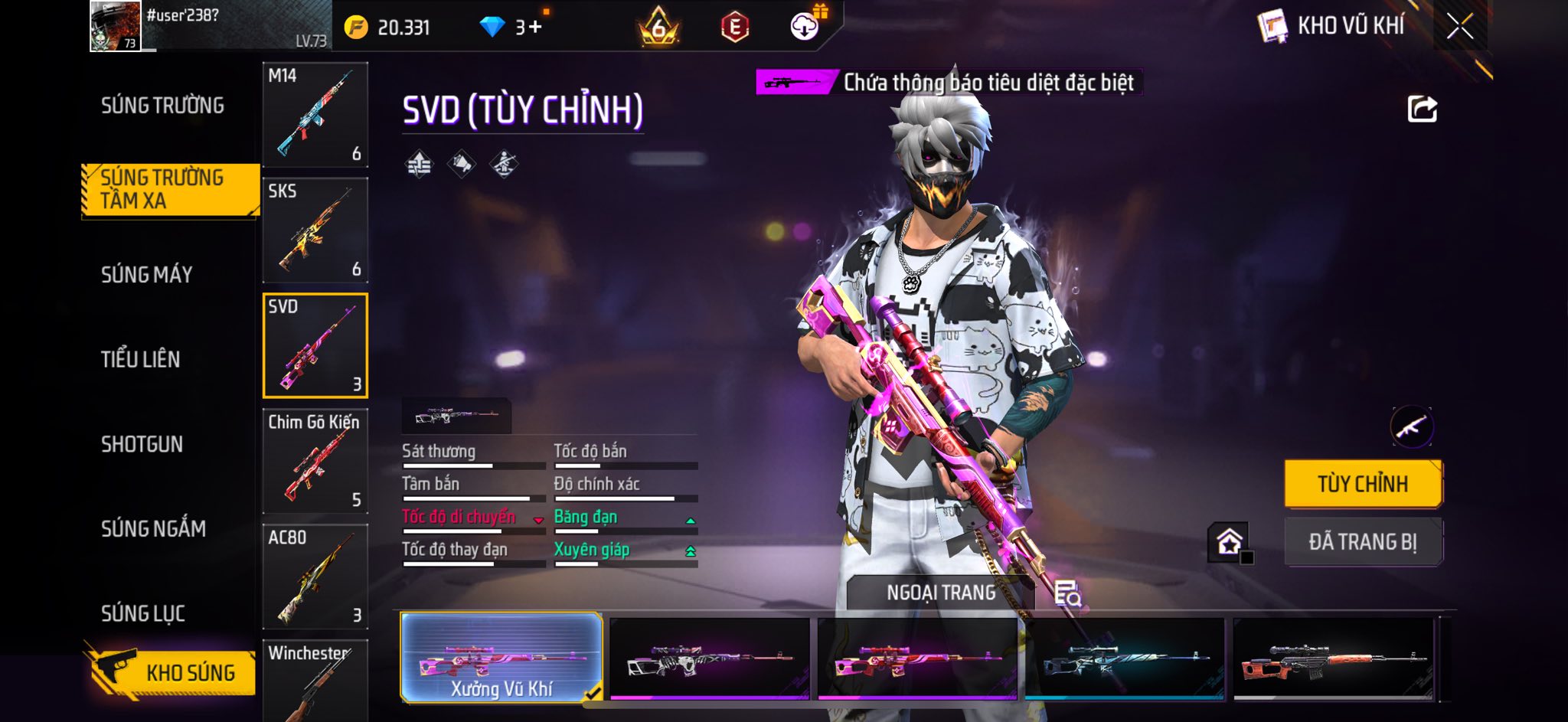The height and width of the screenshot is (722, 1568).
Task: Close the Kho Vũ Khí screen
Action: [1459, 27]
